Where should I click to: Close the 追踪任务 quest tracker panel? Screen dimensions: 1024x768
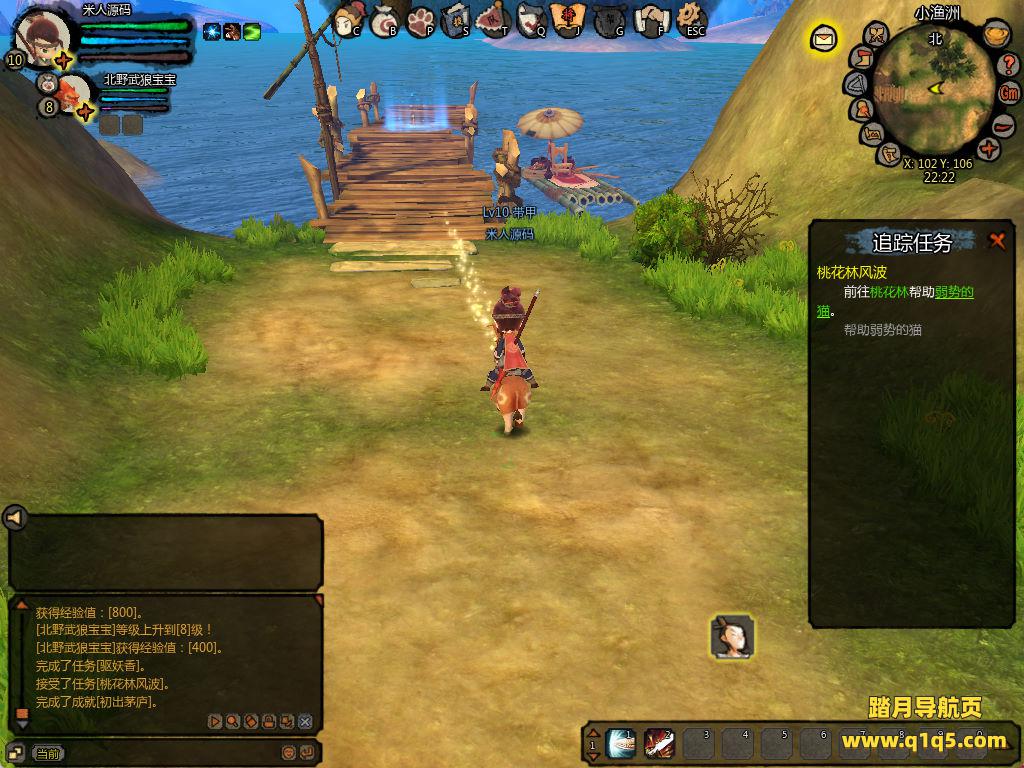point(996,240)
